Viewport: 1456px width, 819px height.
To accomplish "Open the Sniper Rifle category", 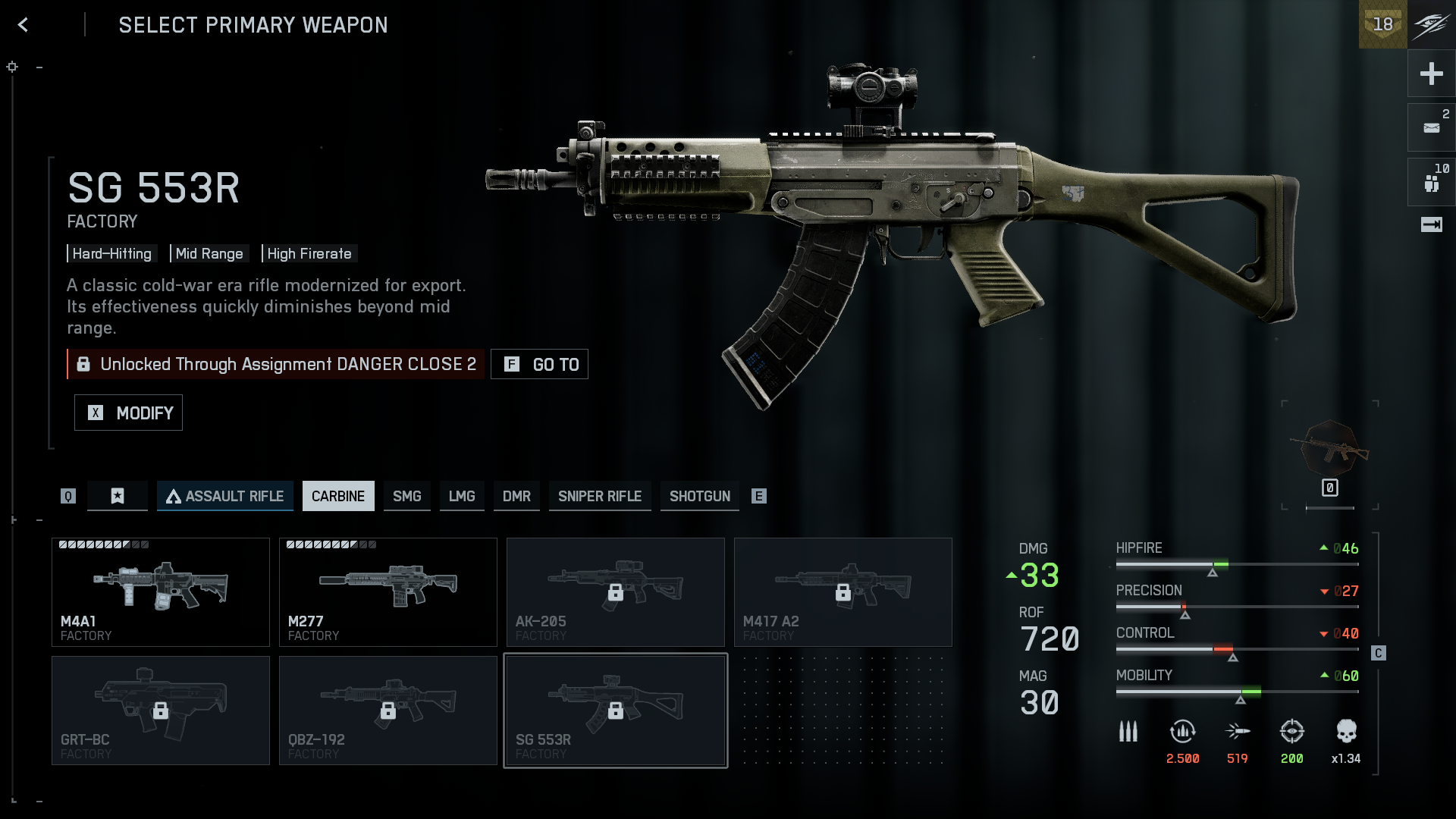I will pyautogui.click(x=600, y=496).
